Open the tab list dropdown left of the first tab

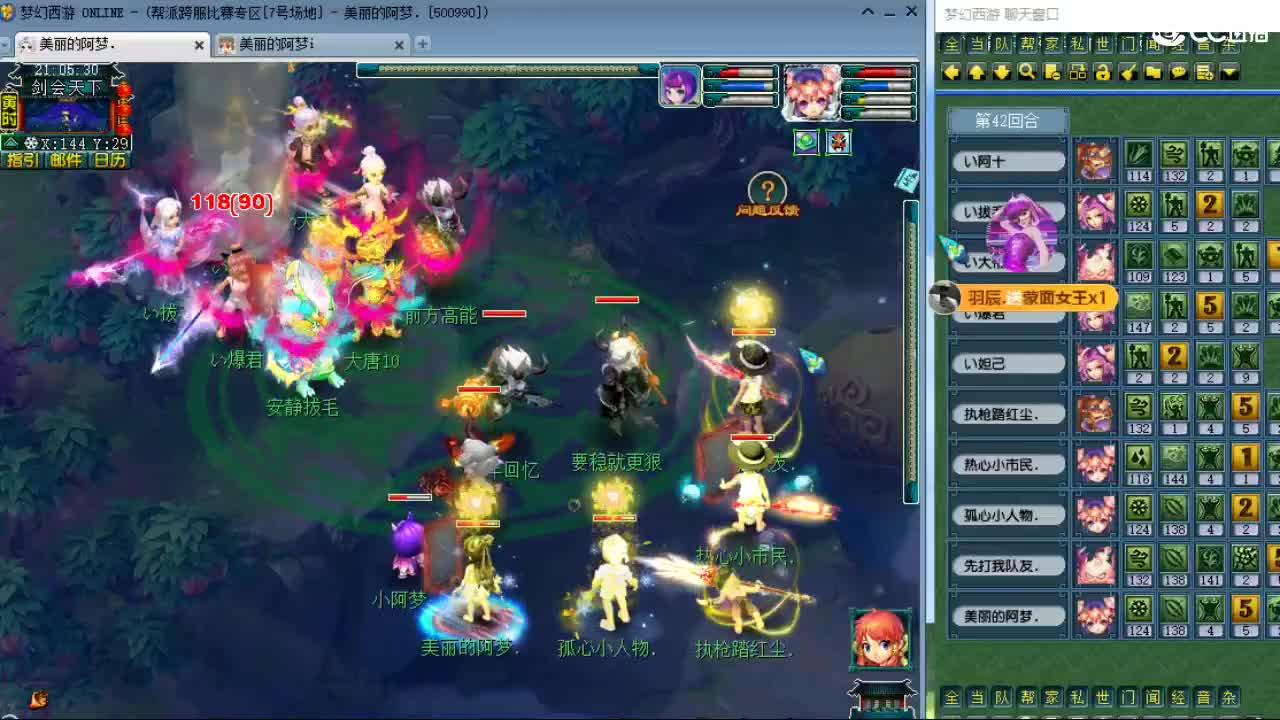pos(6,45)
